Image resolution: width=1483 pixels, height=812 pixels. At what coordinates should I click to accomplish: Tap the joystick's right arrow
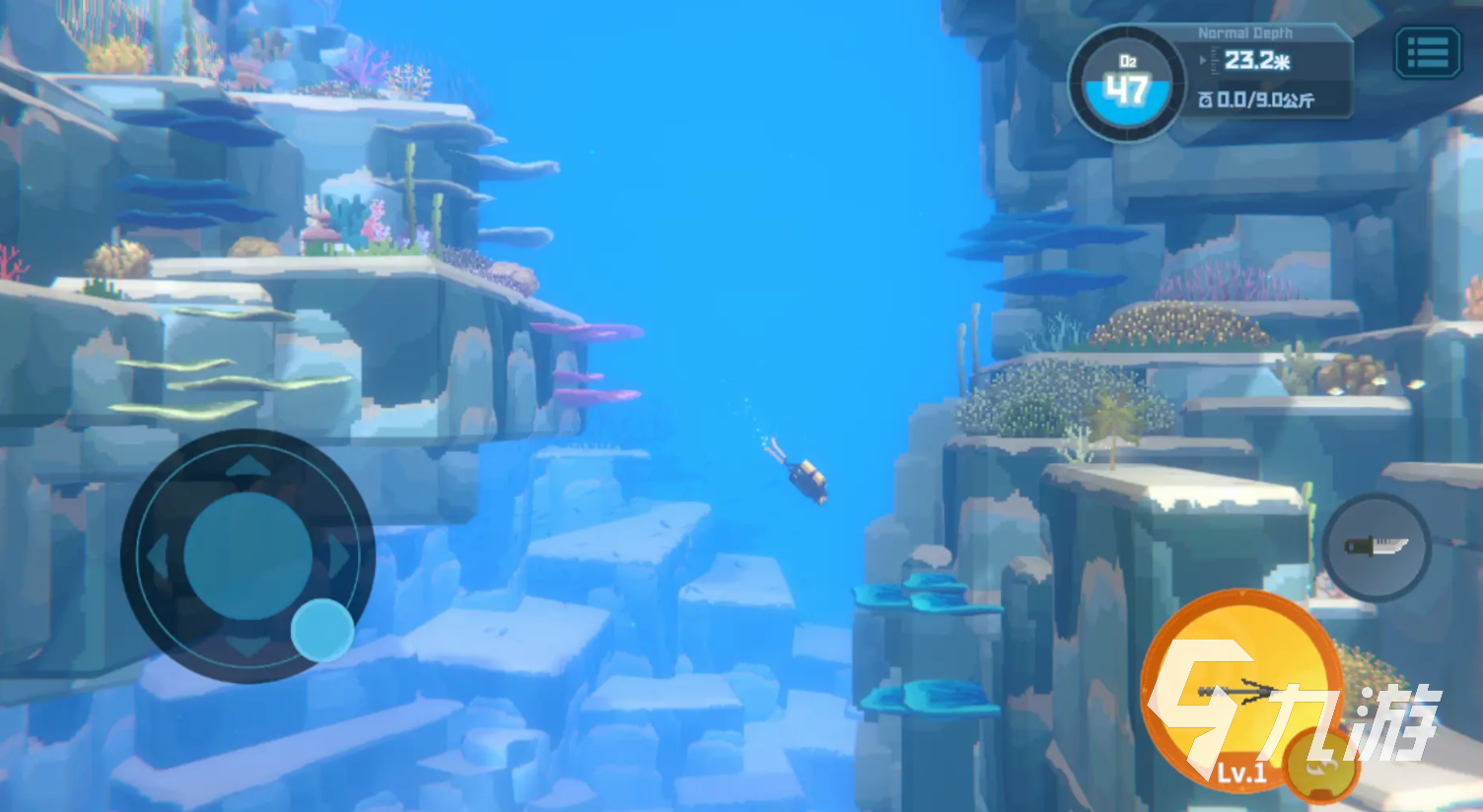point(338,558)
